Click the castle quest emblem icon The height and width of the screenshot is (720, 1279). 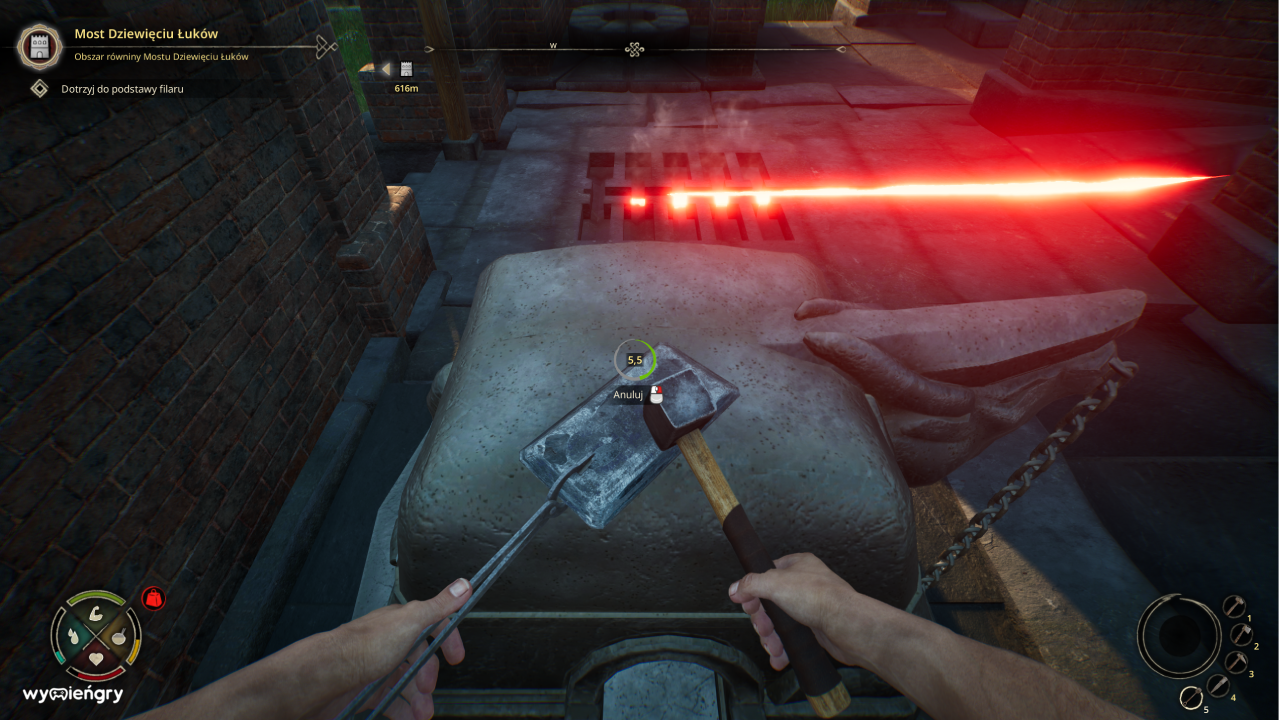click(40, 46)
